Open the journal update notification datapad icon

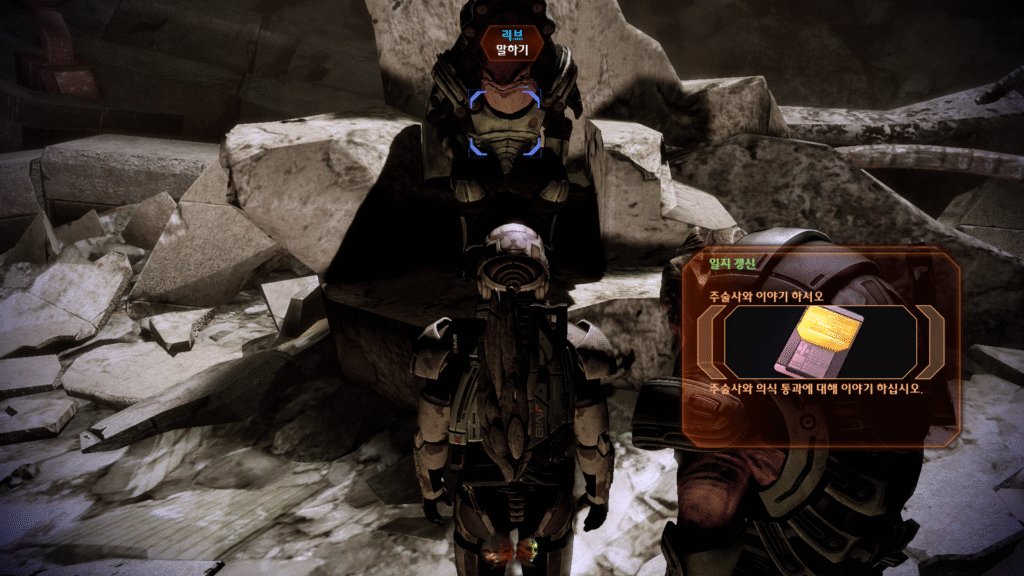tap(822, 341)
